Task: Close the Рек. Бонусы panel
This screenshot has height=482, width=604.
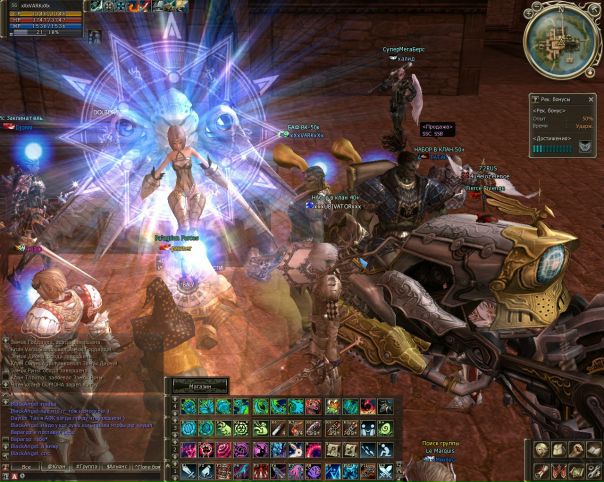Action: [593, 99]
